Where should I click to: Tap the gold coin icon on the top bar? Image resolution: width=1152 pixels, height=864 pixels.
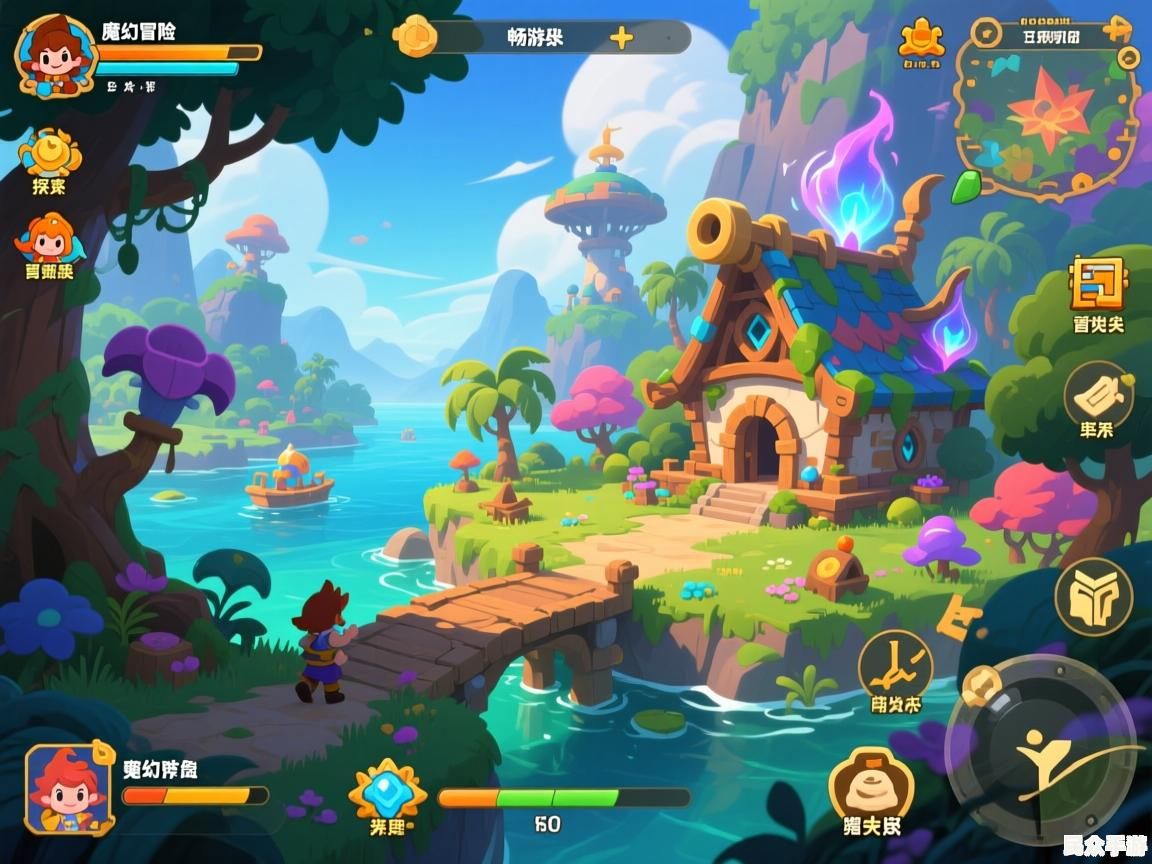point(415,37)
